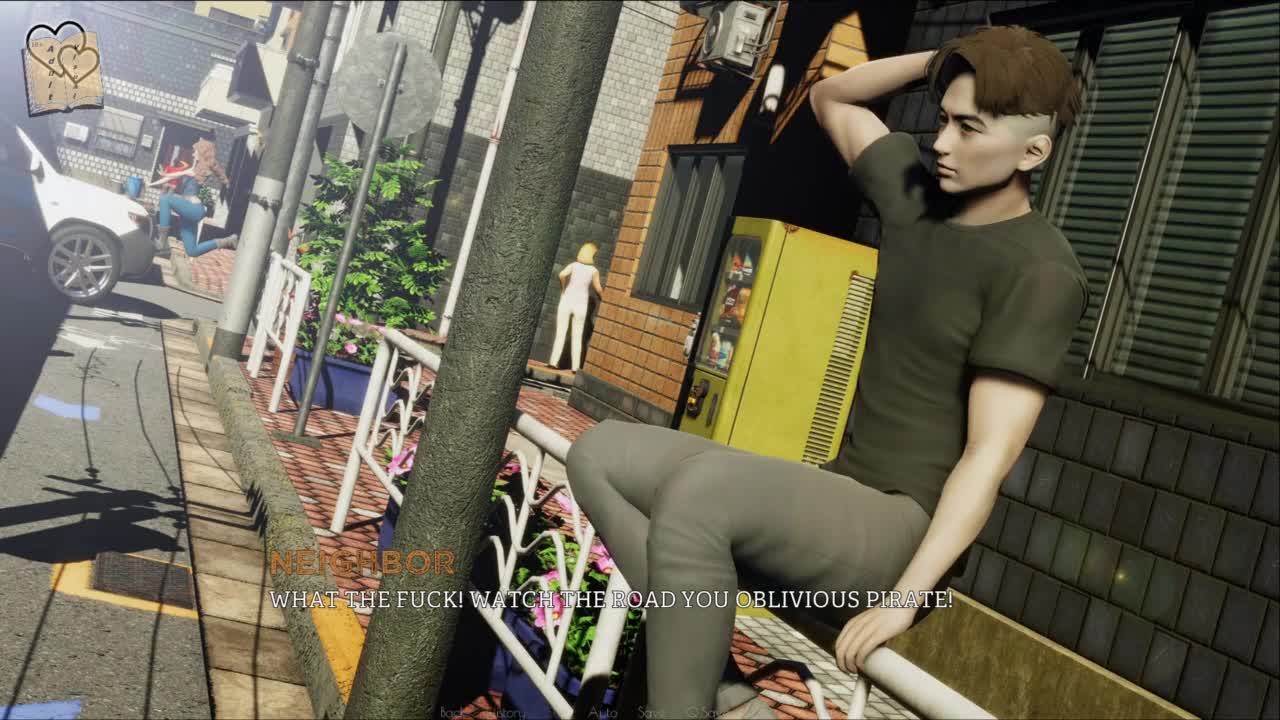Toggle Auto advance mode

pos(603,712)
